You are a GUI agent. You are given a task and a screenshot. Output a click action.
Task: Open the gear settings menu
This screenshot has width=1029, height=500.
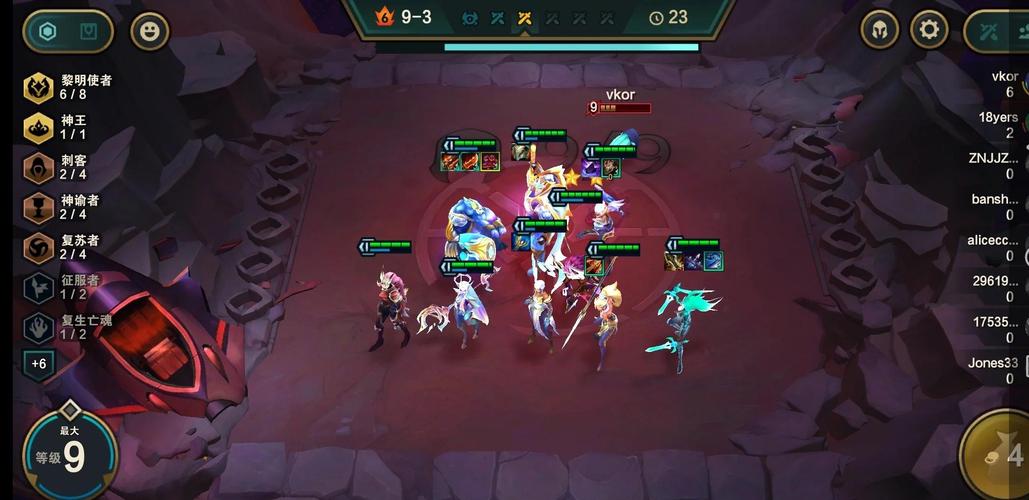[929, 30]
